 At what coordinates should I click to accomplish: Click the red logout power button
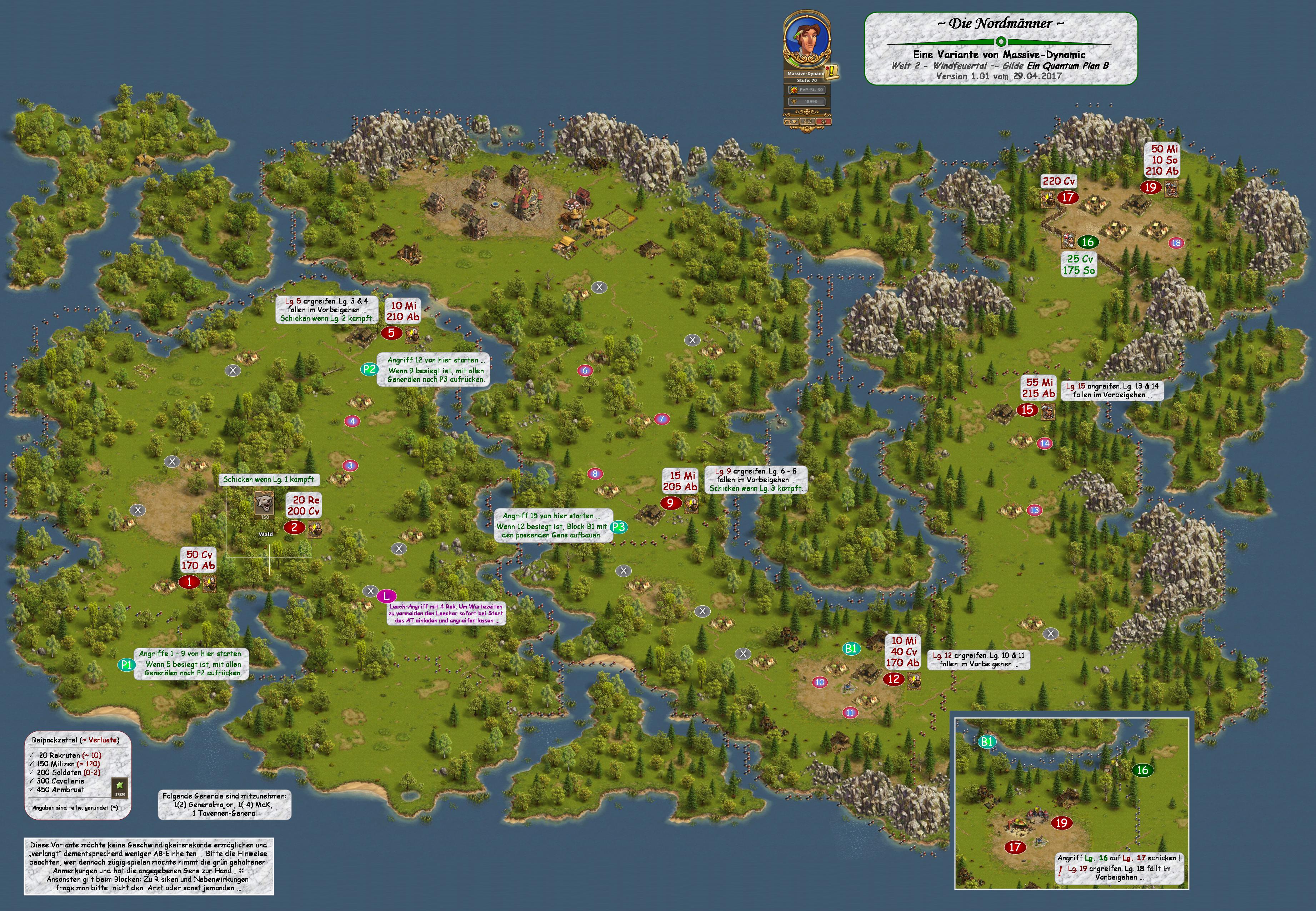point(823,121)
